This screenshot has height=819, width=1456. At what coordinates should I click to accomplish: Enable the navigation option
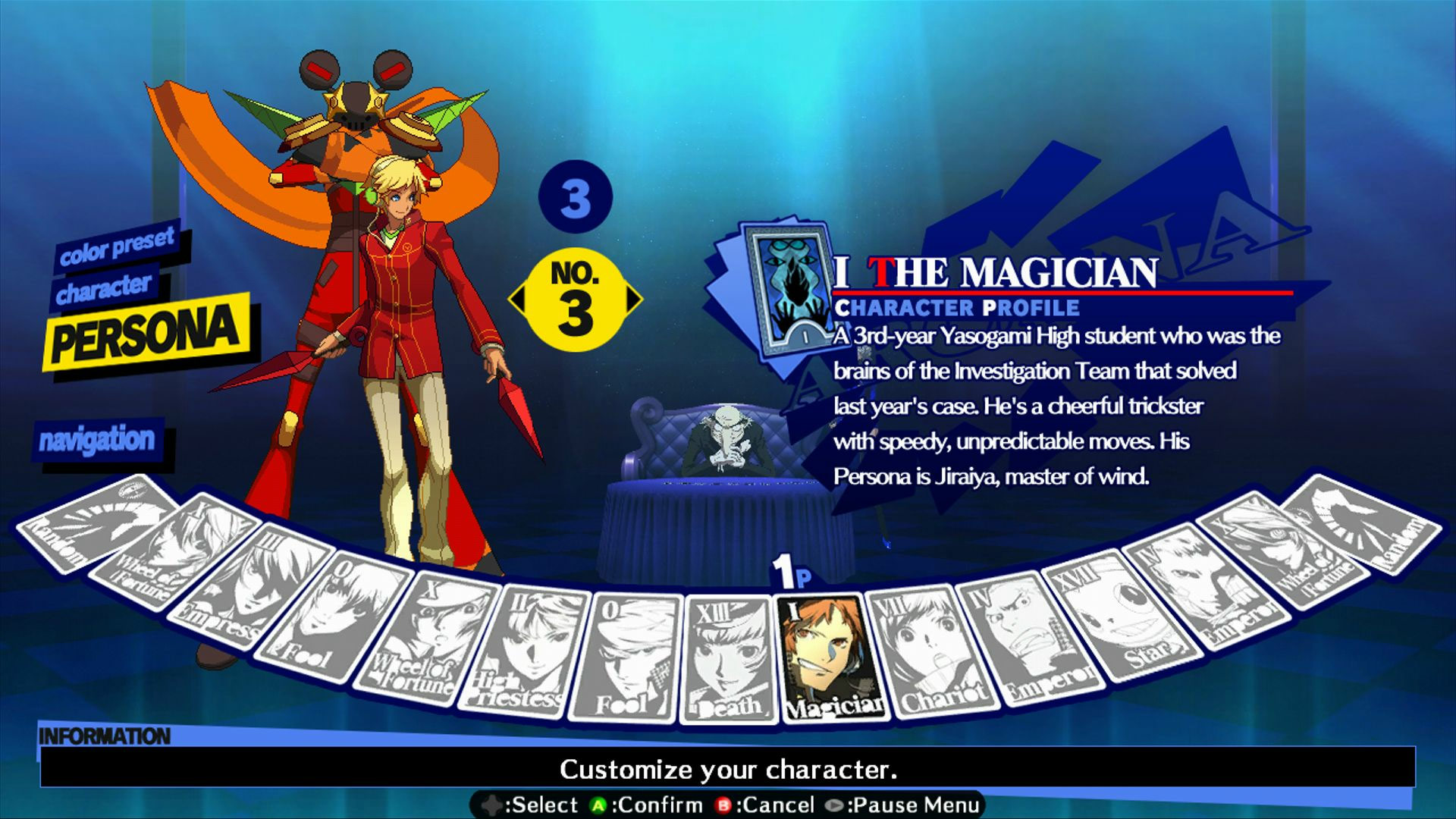tap(99, 438)
